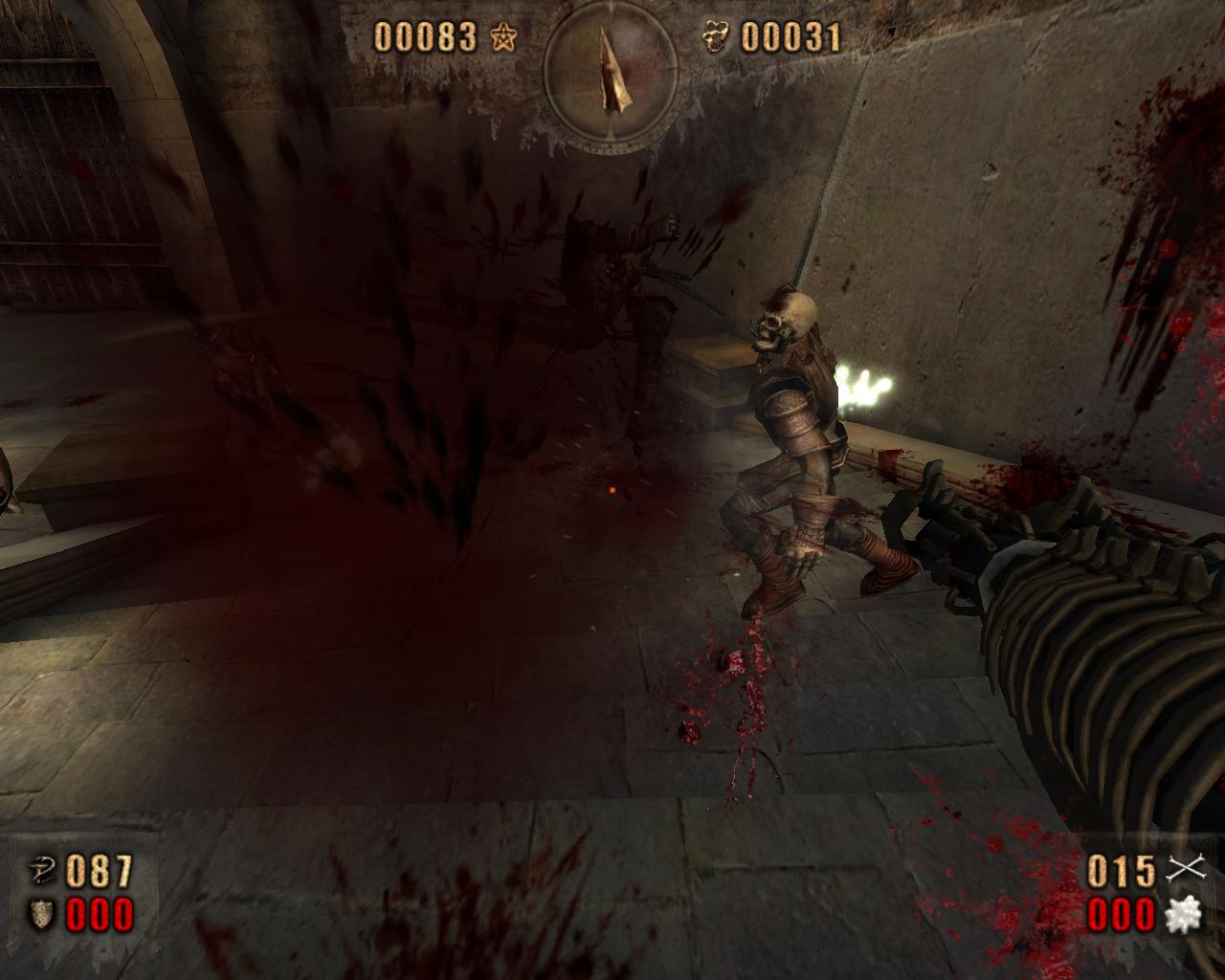Select the crossed stakes ammo icon
Screen dimensions: 1225x980
click(x=1184, y=870)
